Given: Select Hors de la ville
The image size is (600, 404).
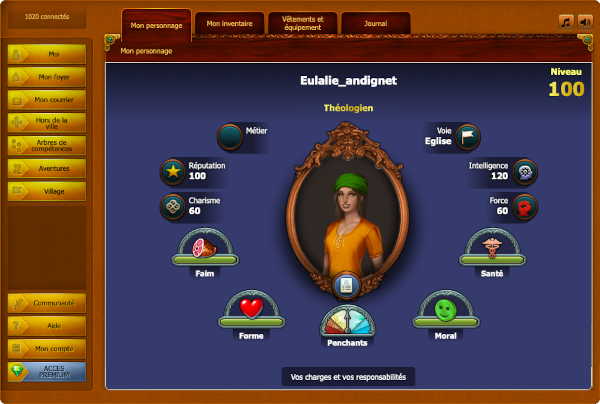Looking at the screenshot, I should point(47,122).
